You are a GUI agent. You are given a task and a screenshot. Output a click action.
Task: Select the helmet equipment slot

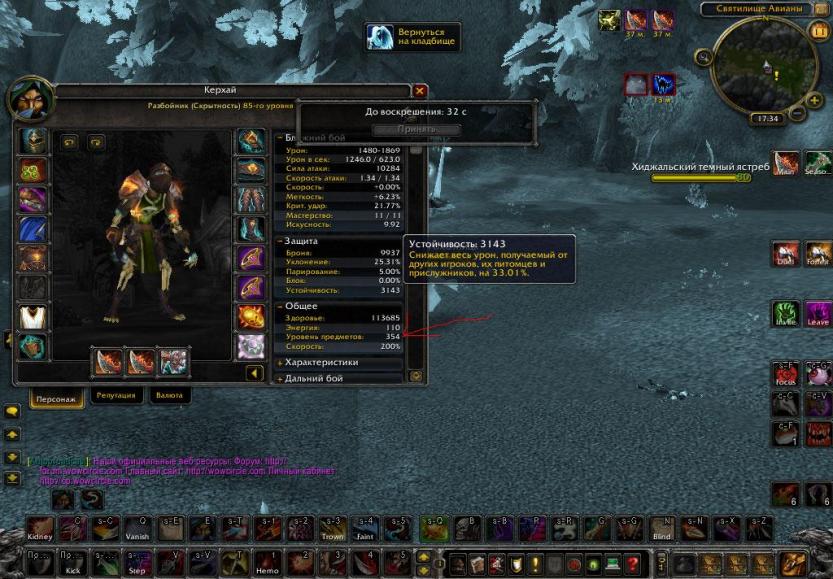(x=34, y=140)
